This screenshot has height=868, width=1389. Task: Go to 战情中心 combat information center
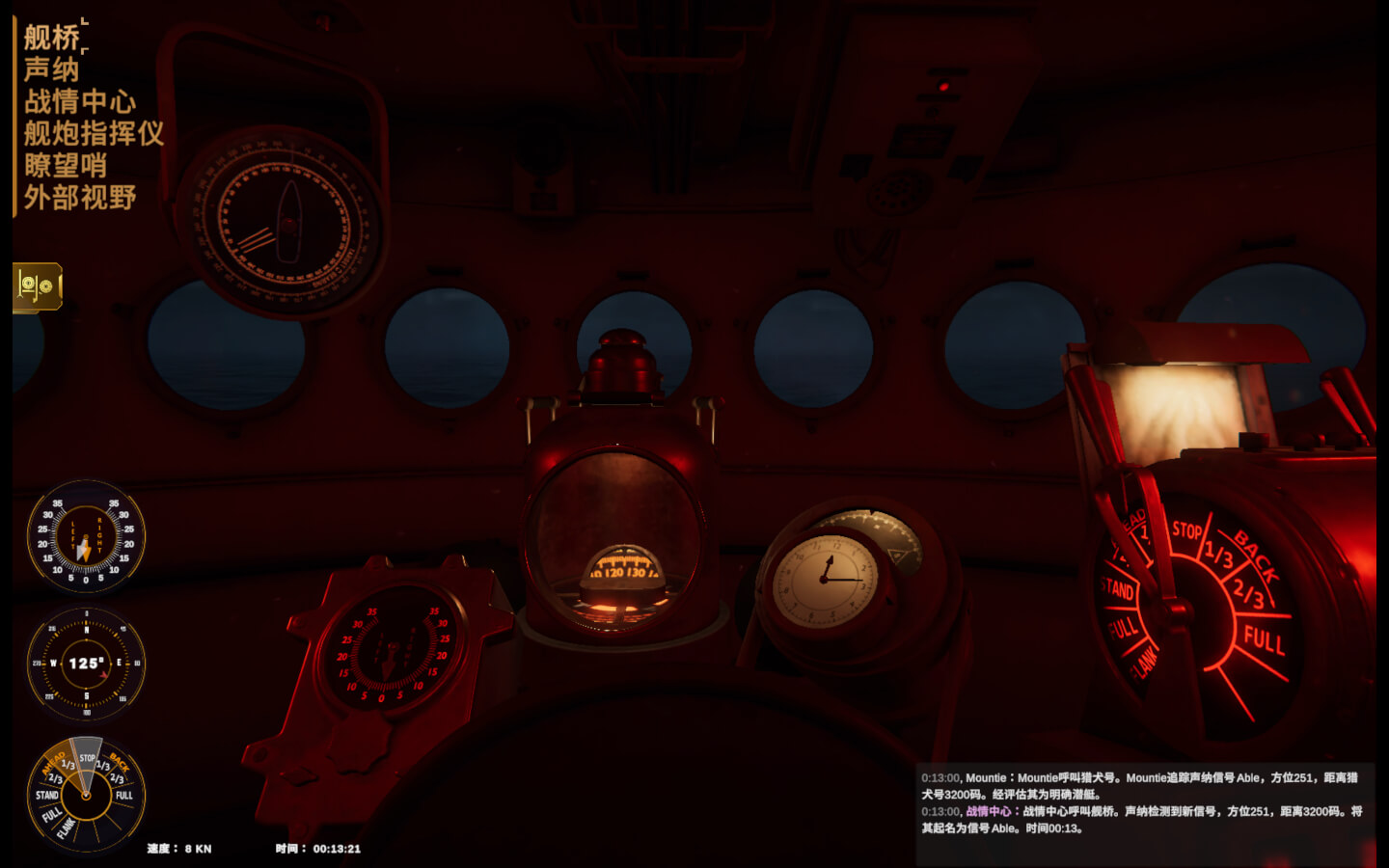(x=80, y=101)
